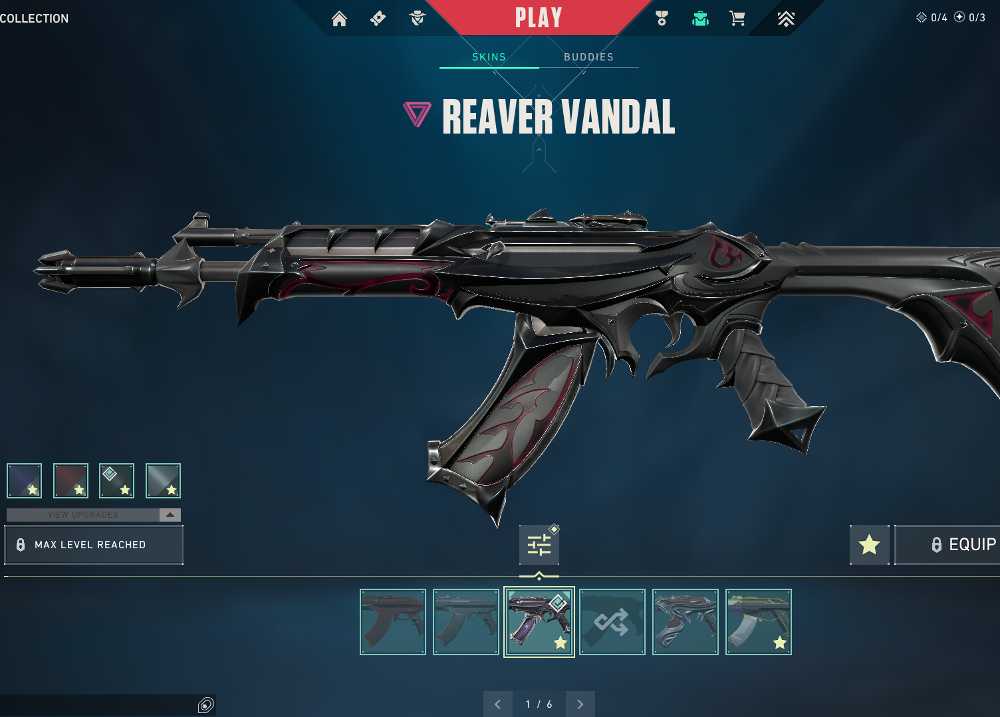Viewport: 1000px width, 717px height.
Task: Favorite this skin with the star button
Action: [x=869, y=545]
